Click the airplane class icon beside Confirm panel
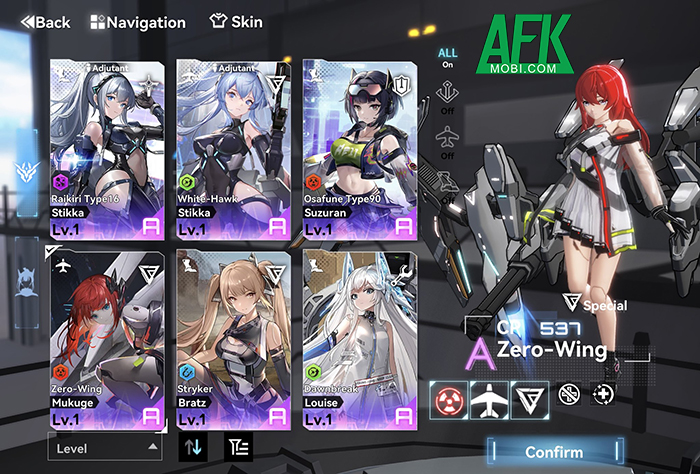 487,398
